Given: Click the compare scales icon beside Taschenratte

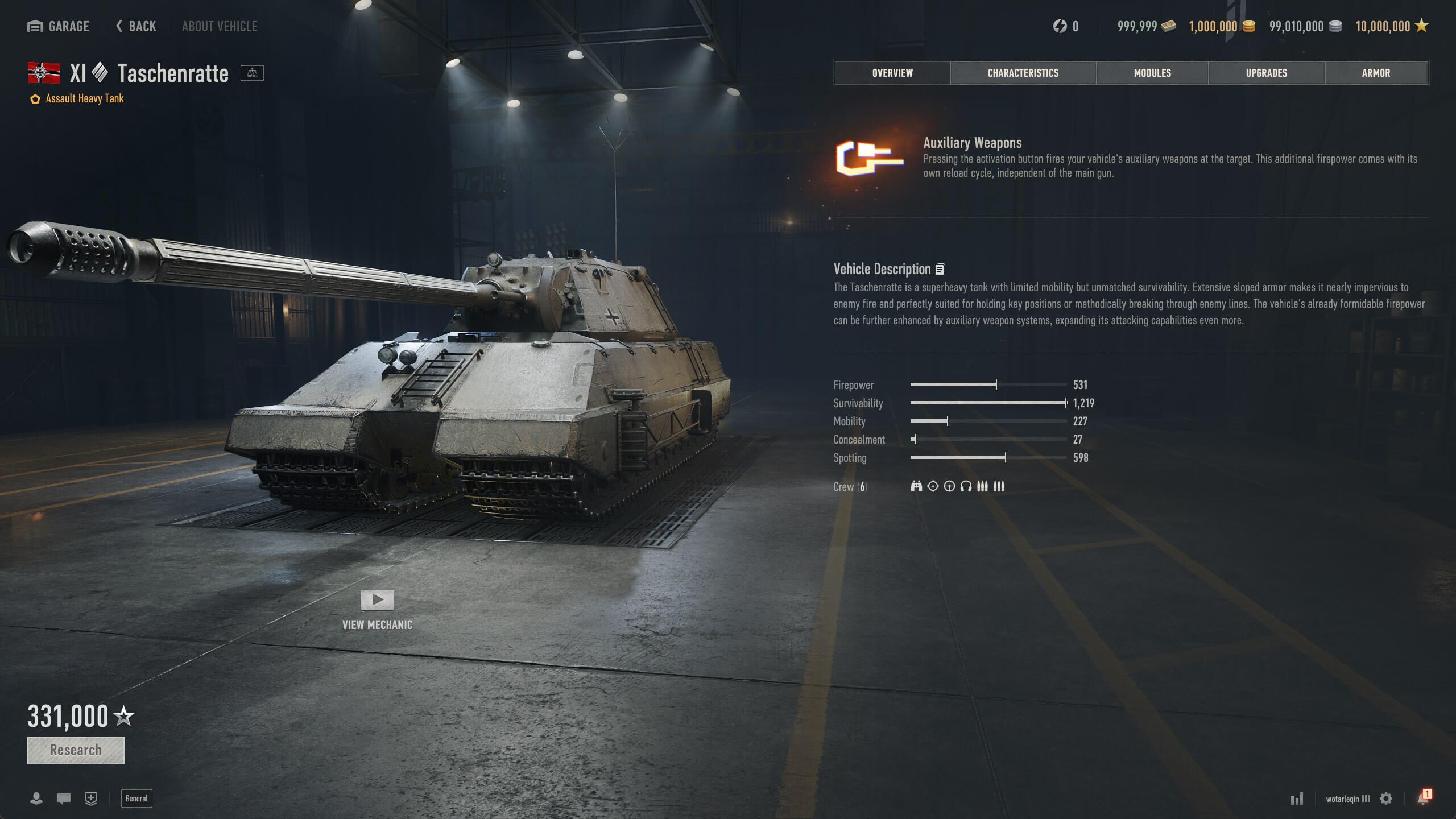Looking at the screenshot, I should [252, 73].
